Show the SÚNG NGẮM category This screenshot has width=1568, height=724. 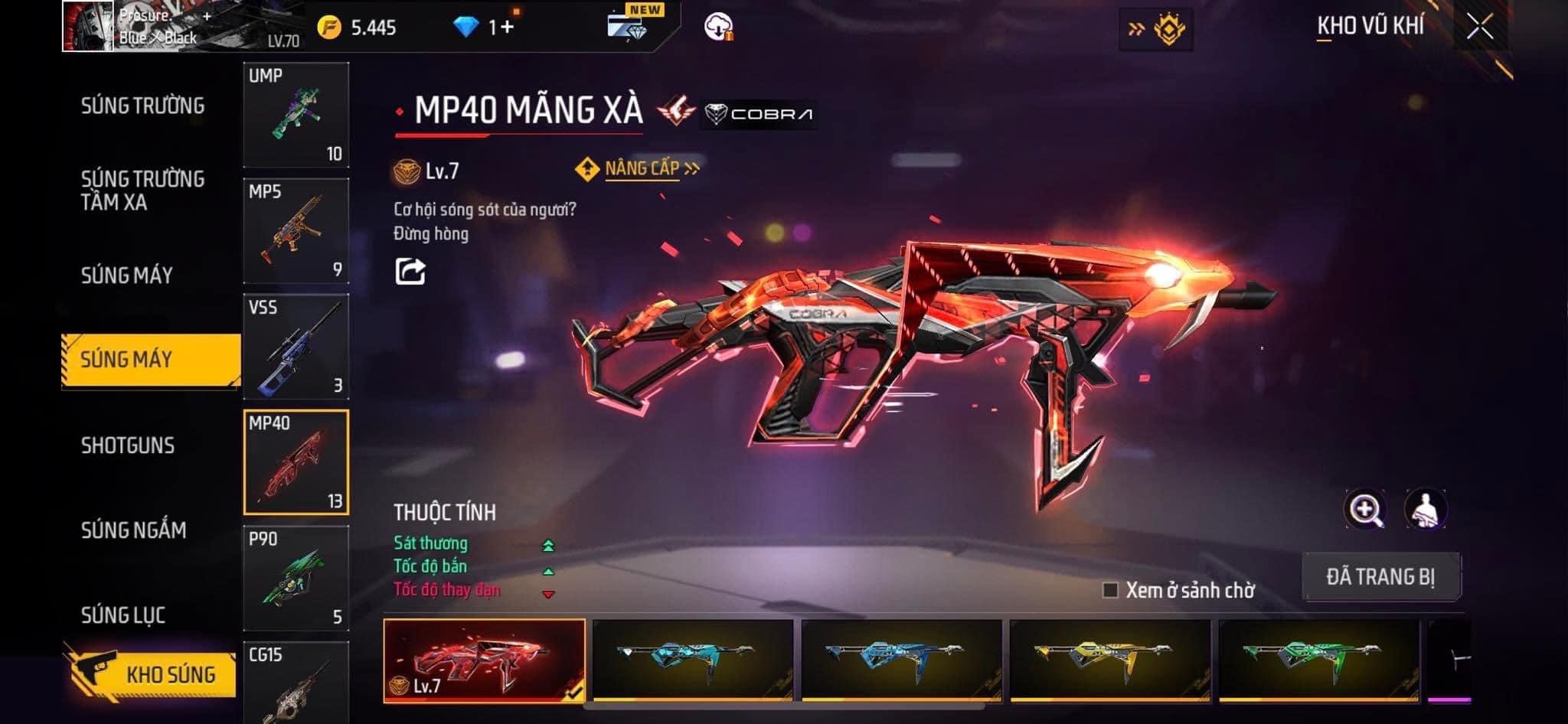click(134, 530)
